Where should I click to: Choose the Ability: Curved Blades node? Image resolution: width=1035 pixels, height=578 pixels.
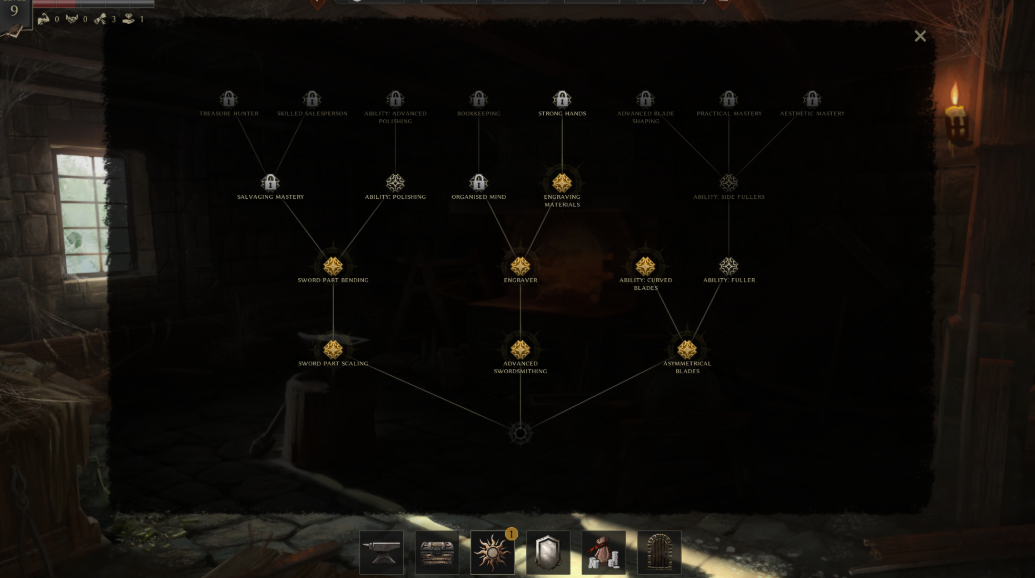(645, 266)
